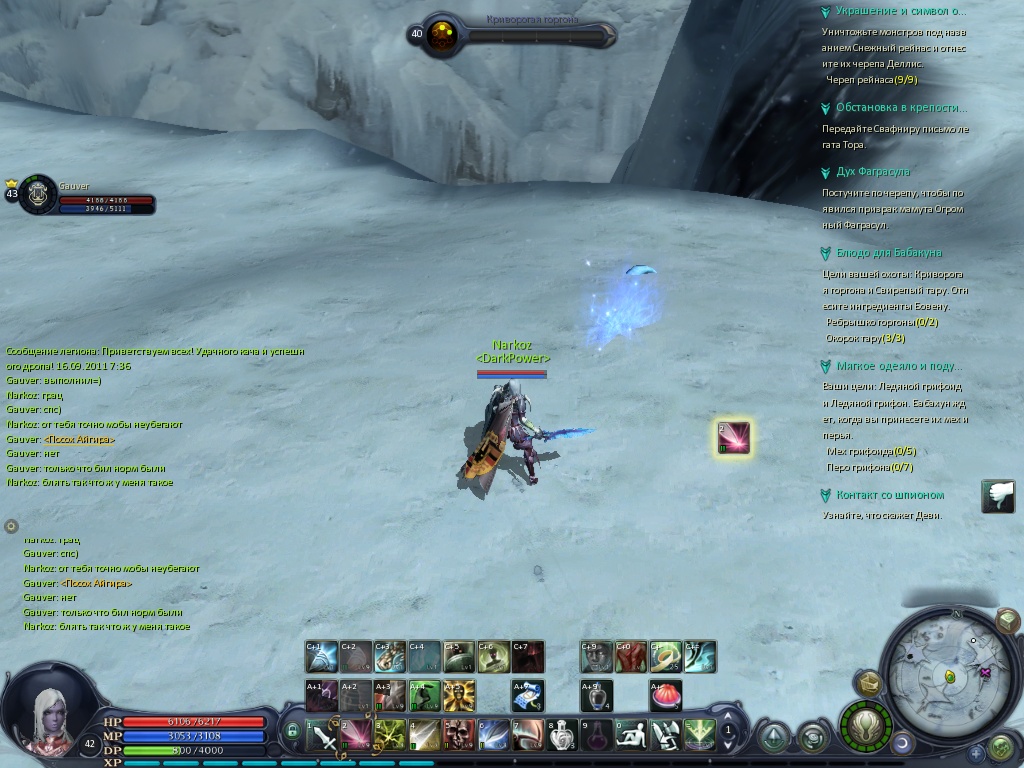Click the glowing pink skill icon popup

tap(733, 438)
